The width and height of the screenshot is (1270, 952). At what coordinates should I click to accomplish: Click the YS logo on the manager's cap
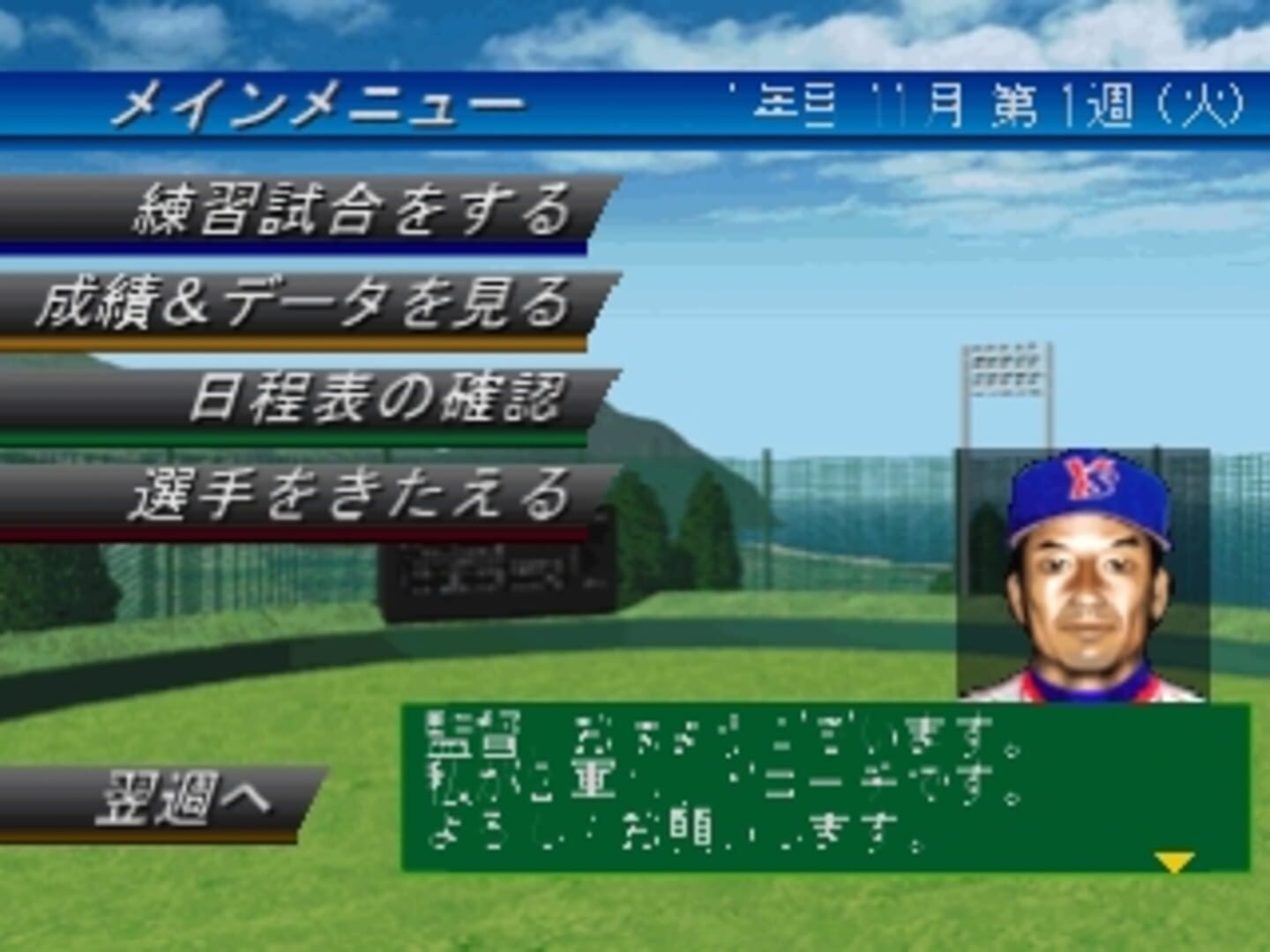[x=1087, y=478]
